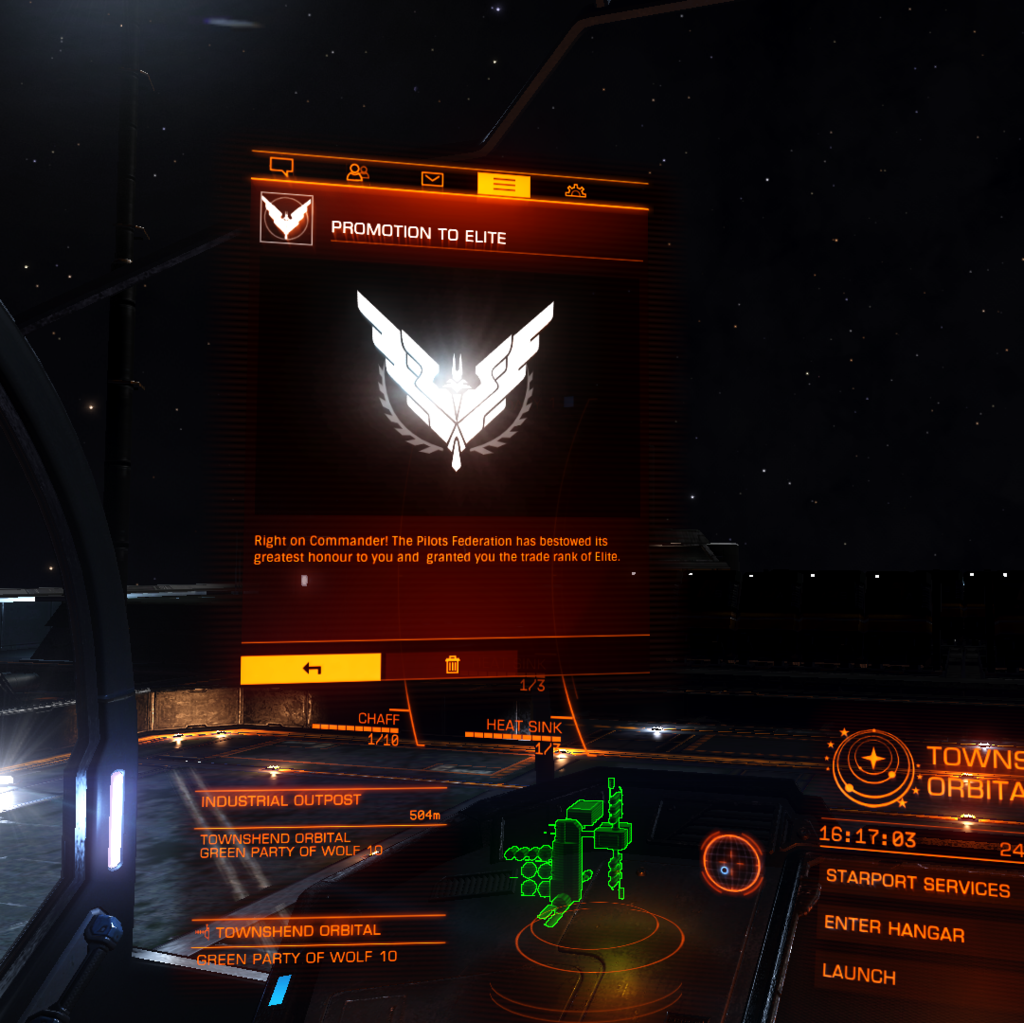Choose Enter Hangar
1024x1023 pixels.
pyautogui.click(x=893, y=929)
